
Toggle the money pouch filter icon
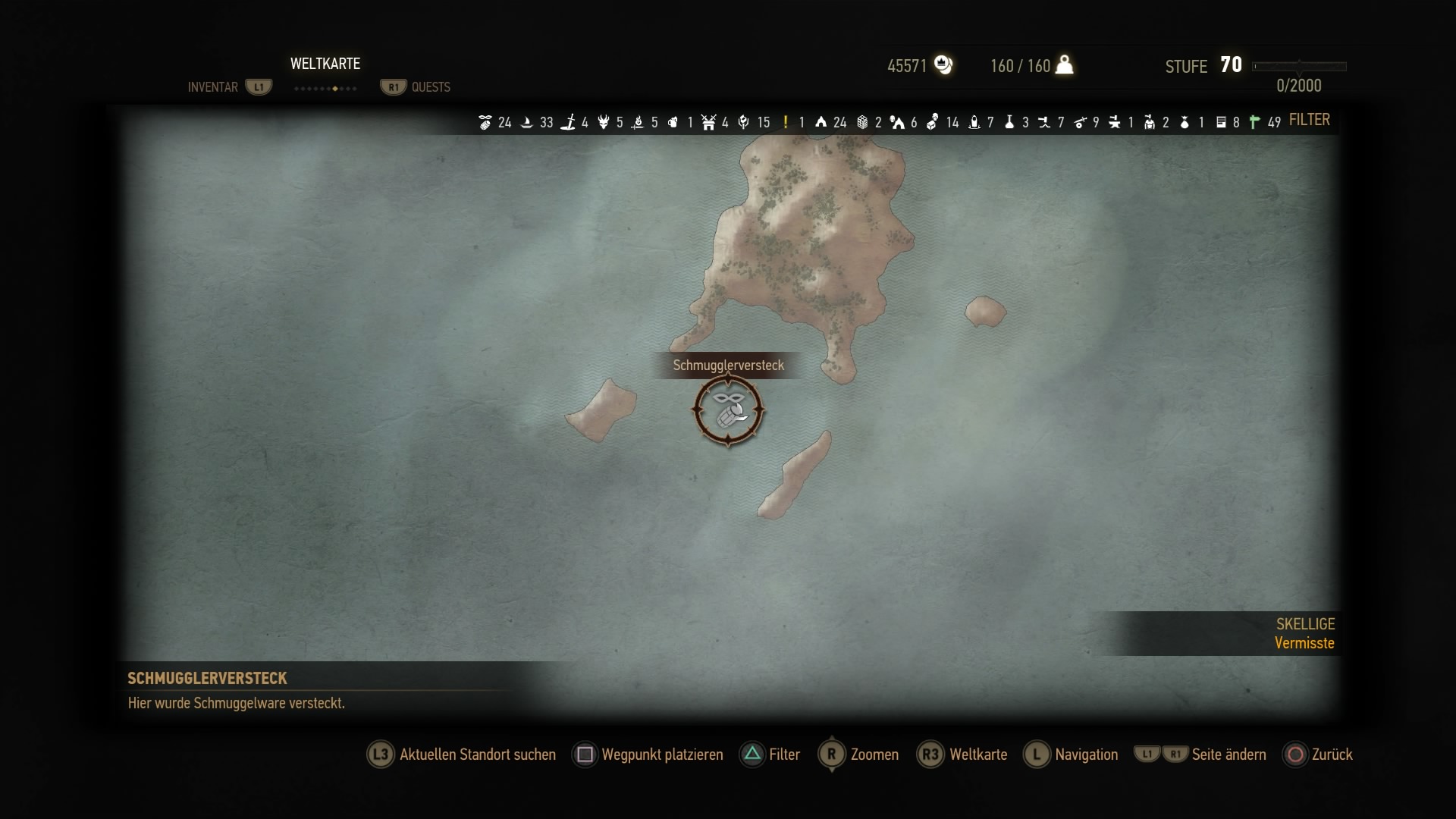click(1185, 122)
